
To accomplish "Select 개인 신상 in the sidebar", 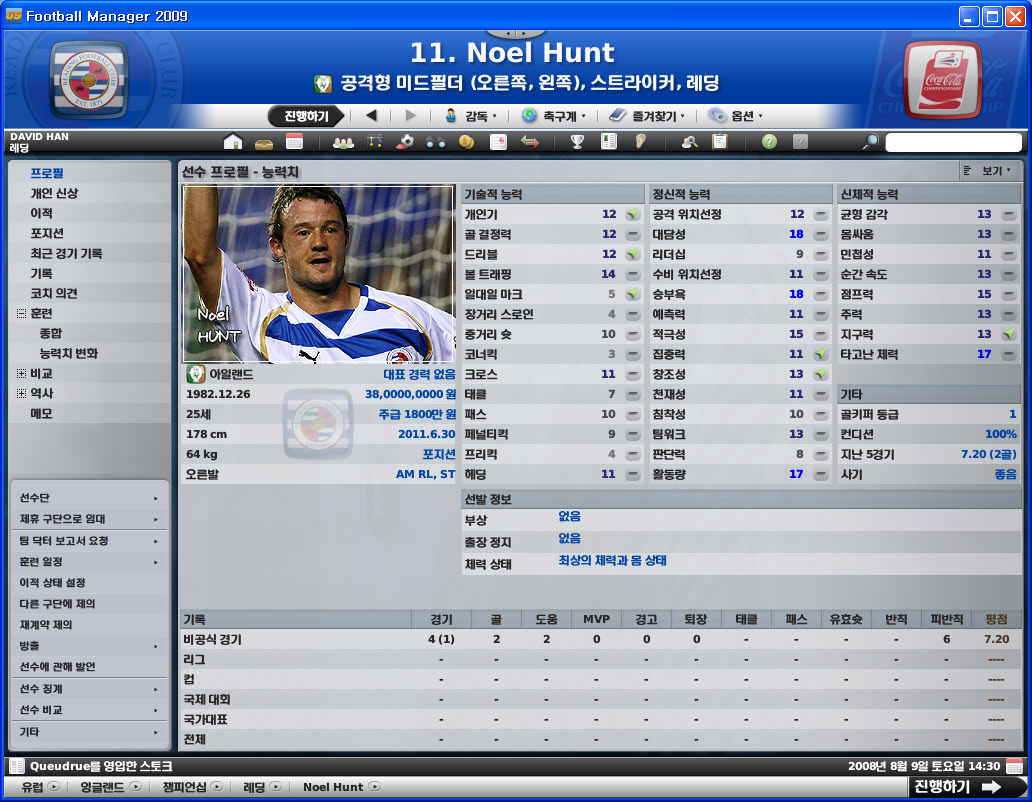I will click(54, 193).
